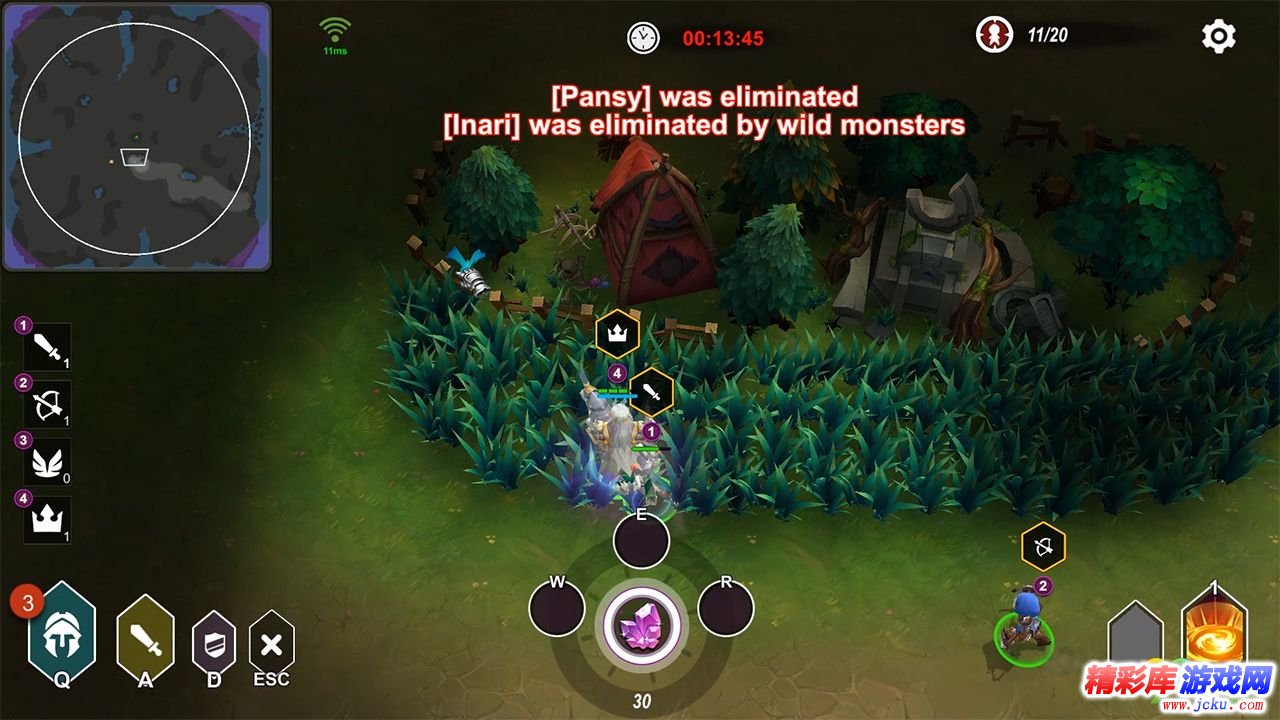Screen dimensions: 1280x720
Task: Activate the sword attack A button
Action: (146, 637)
